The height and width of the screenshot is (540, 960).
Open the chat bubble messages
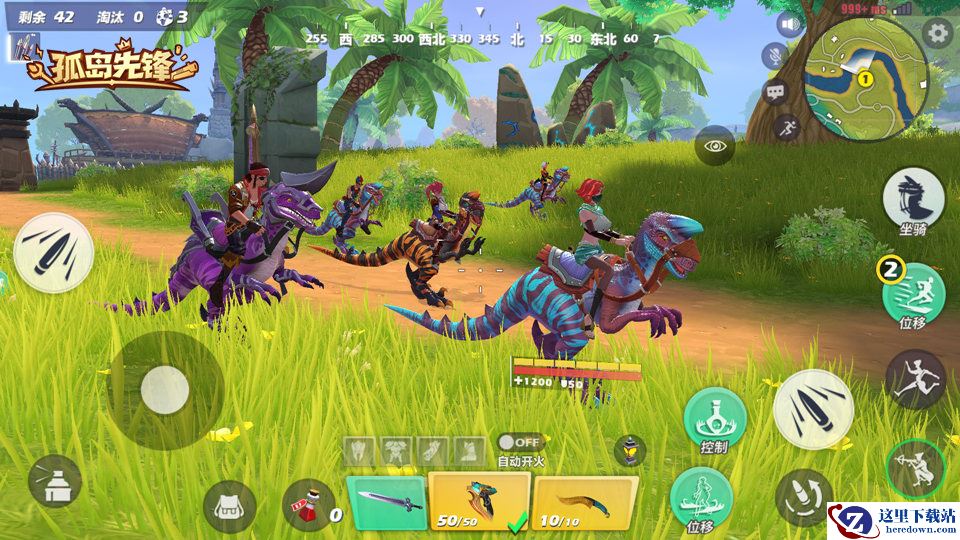click(776, 92)
